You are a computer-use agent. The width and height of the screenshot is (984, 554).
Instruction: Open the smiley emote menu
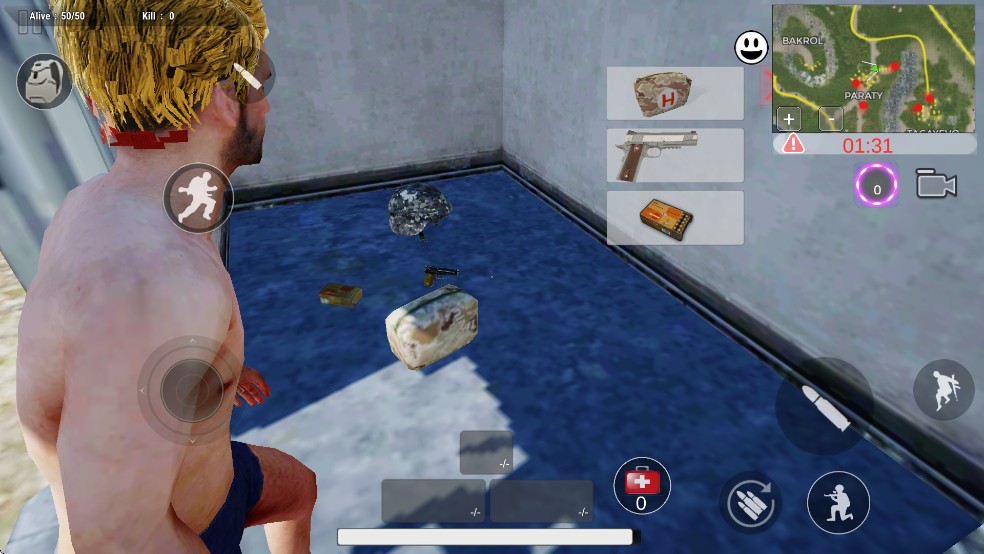[x=751, y=47]
